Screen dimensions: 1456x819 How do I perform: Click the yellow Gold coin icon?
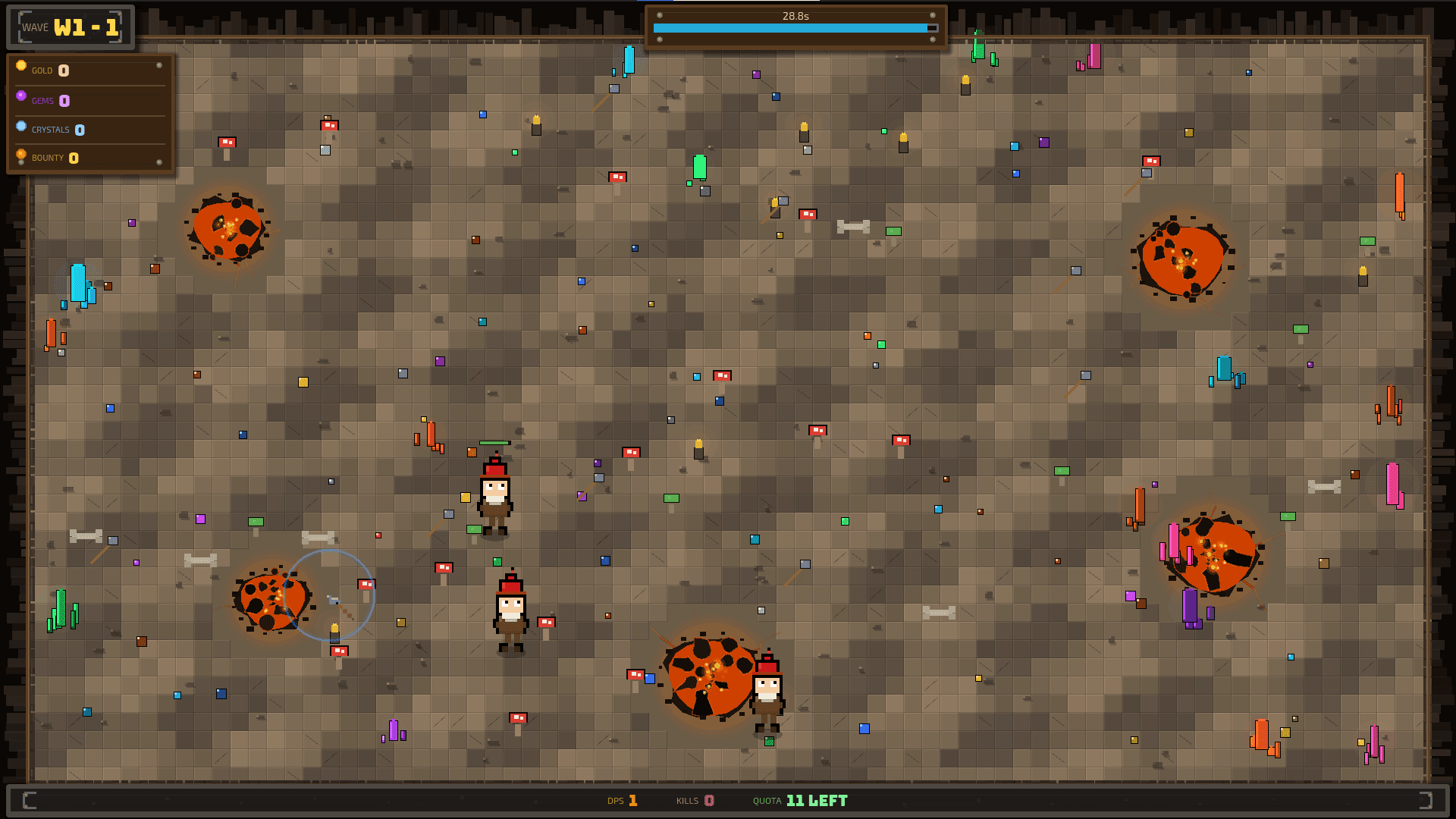click(x=21, y=66)
